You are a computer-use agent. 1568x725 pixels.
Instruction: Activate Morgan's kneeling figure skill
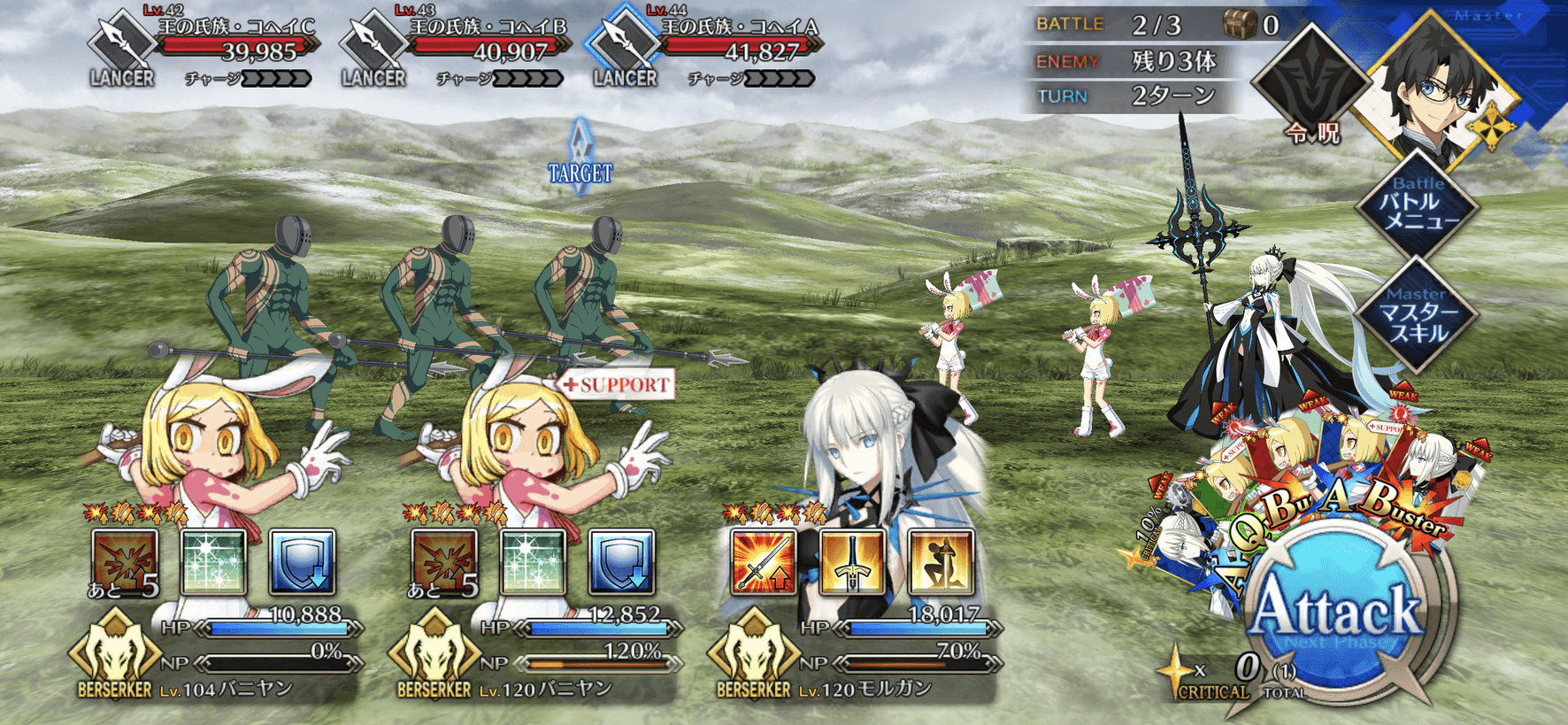pos(941,561)
